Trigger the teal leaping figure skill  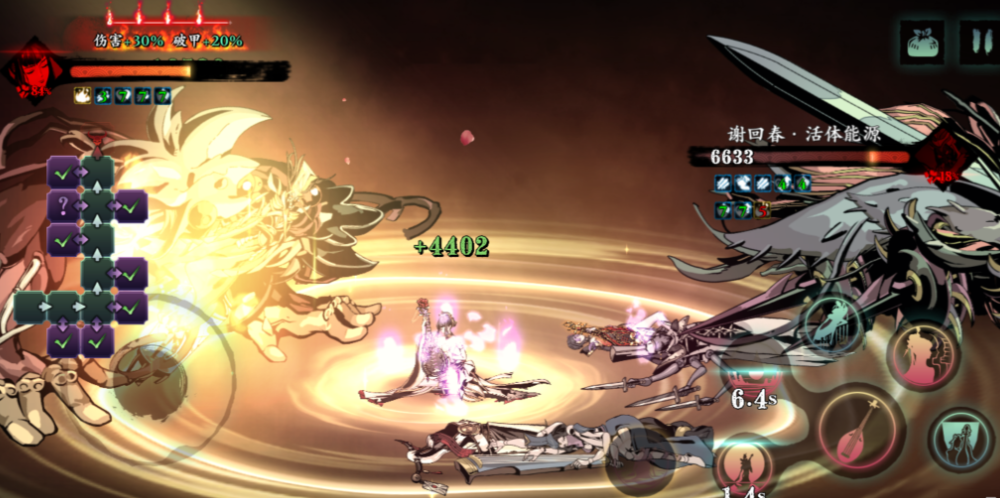[x=829, y=325]
